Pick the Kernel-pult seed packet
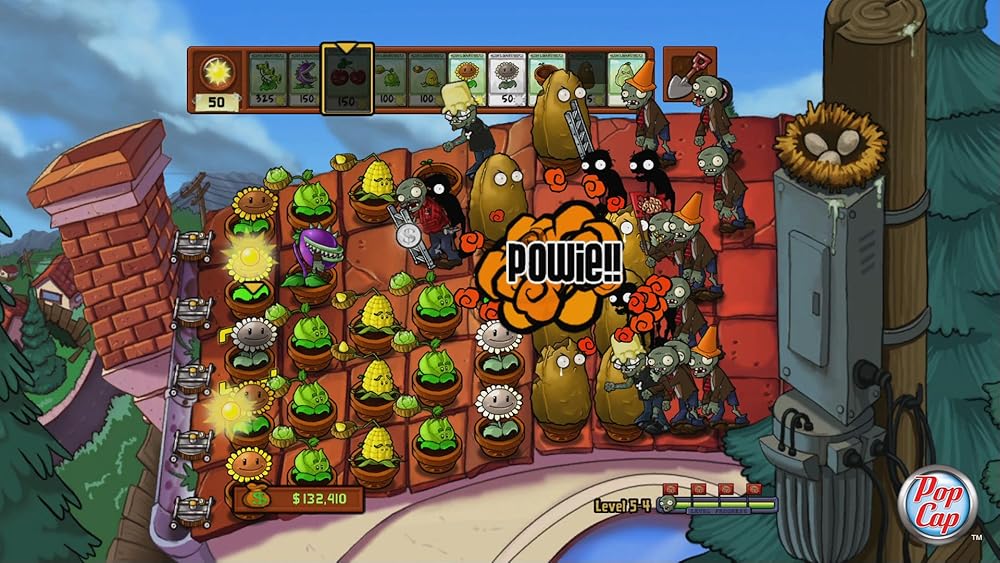1000x563 pixels. click(428, 80)
